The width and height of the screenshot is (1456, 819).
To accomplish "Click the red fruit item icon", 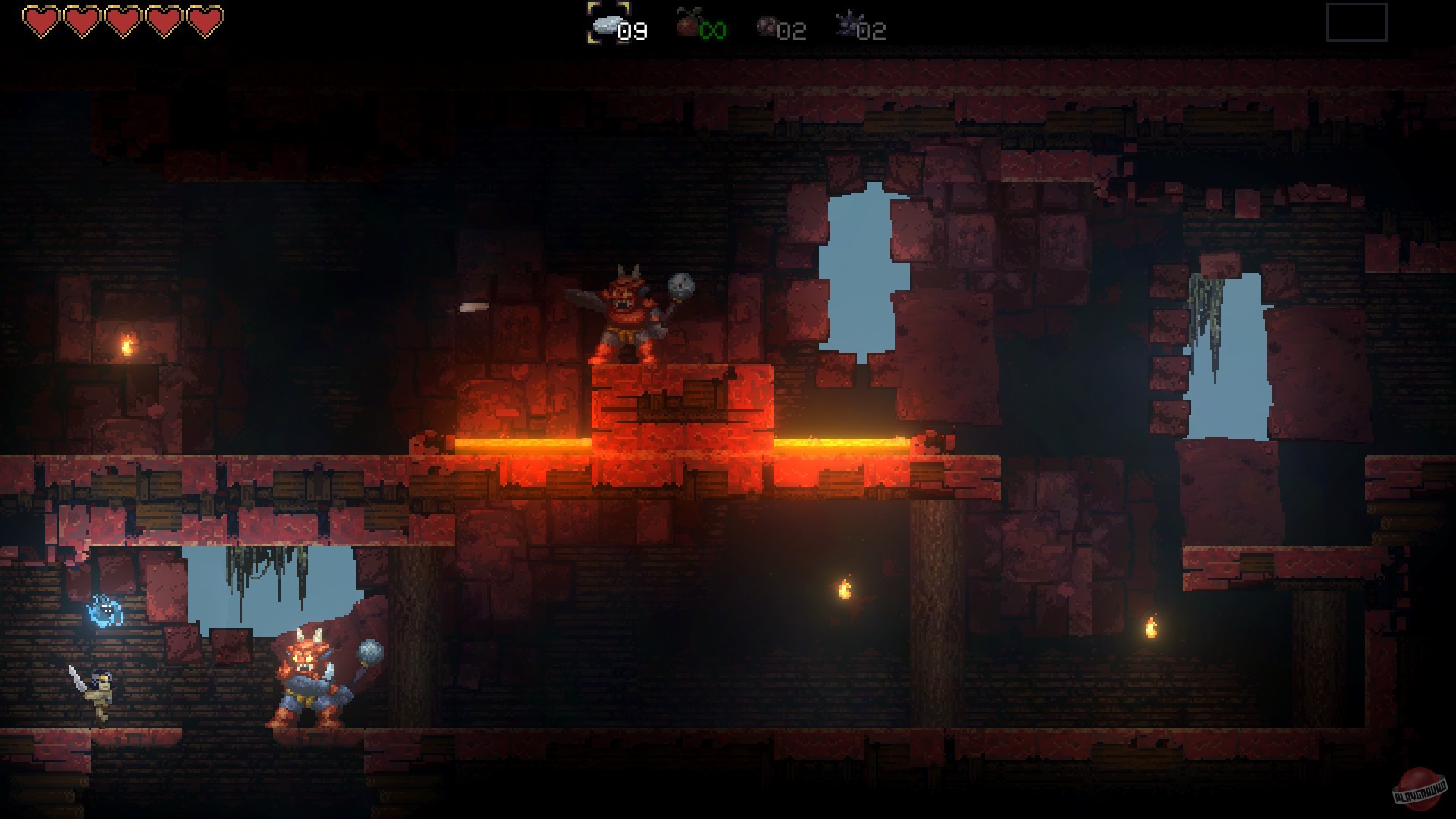I will 685,25.
